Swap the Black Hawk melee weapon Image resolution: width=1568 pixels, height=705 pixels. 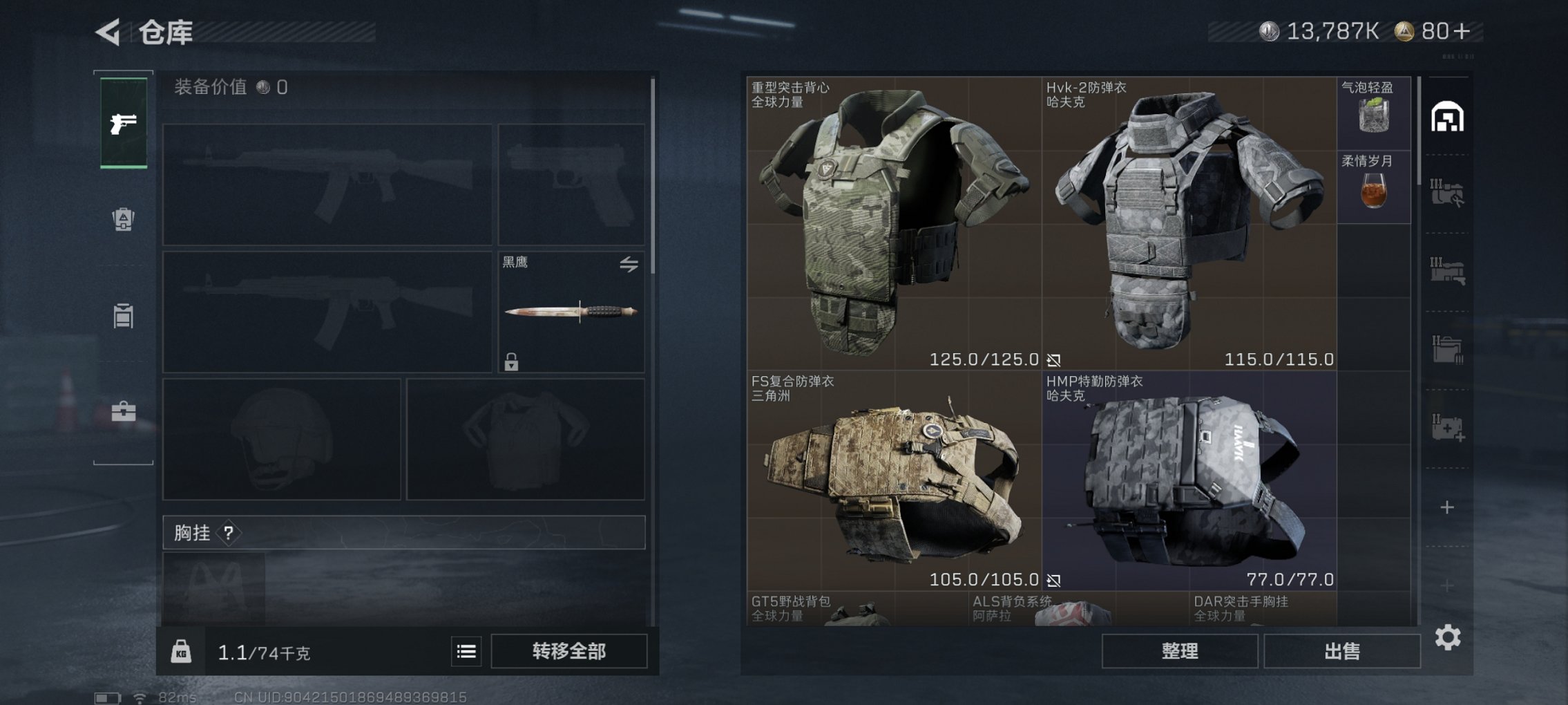tap(629, 264)
